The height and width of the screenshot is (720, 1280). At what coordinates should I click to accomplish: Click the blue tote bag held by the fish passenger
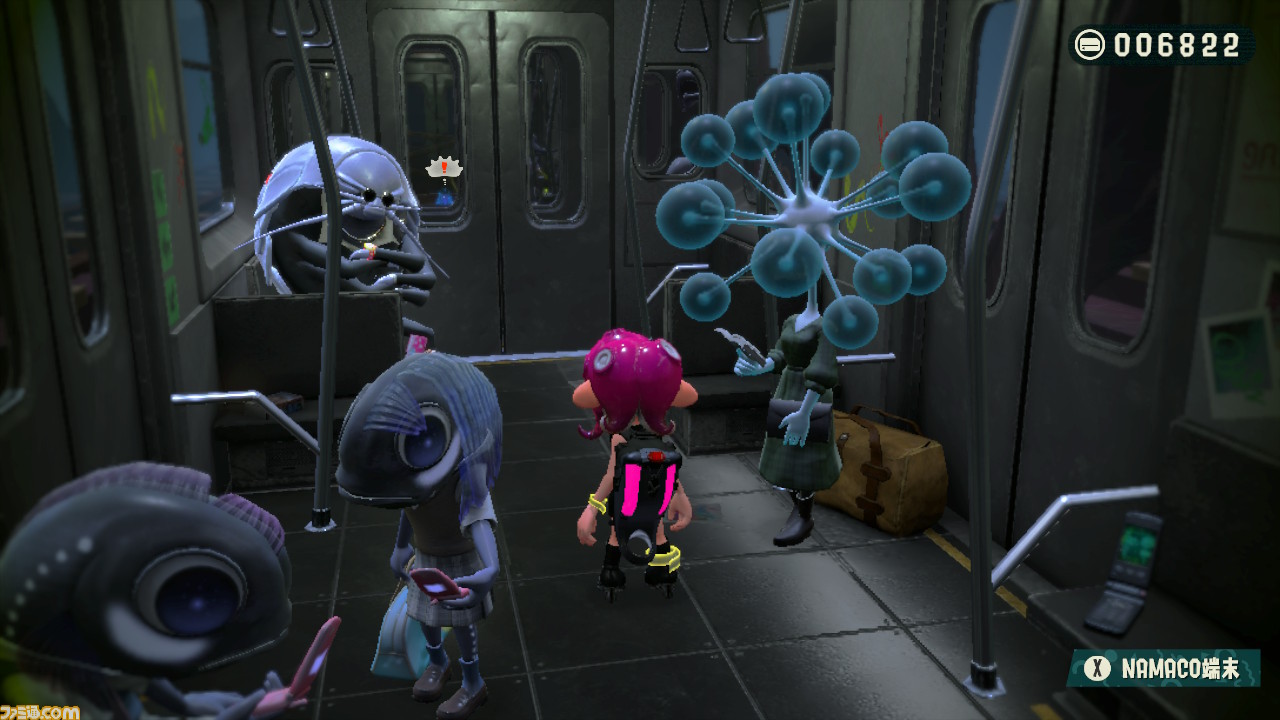coord(400,650)
